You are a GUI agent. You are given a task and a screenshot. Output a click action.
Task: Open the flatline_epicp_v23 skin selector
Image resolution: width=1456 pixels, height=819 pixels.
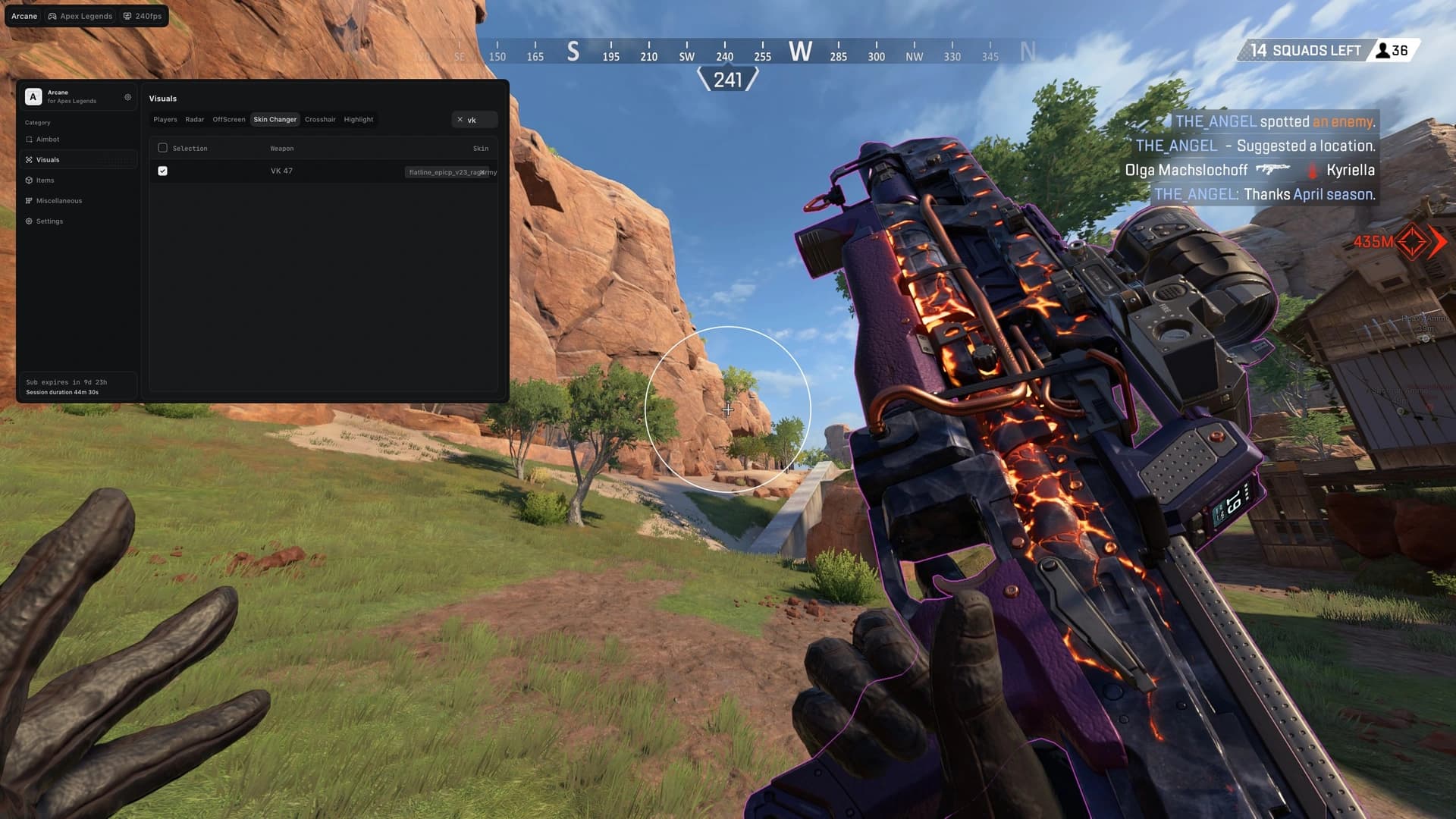(x=449, y=171)
